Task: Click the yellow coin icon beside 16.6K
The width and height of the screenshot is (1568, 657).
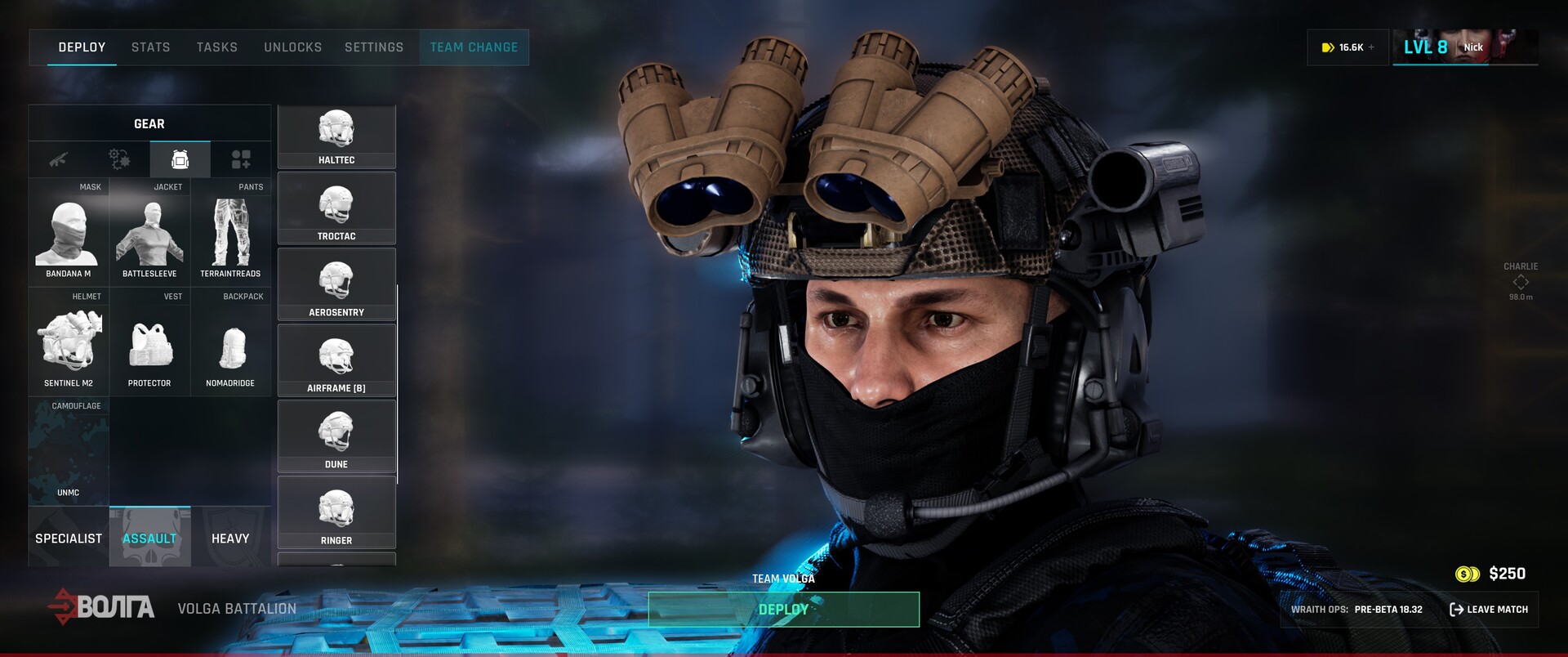Action: 1328,47
